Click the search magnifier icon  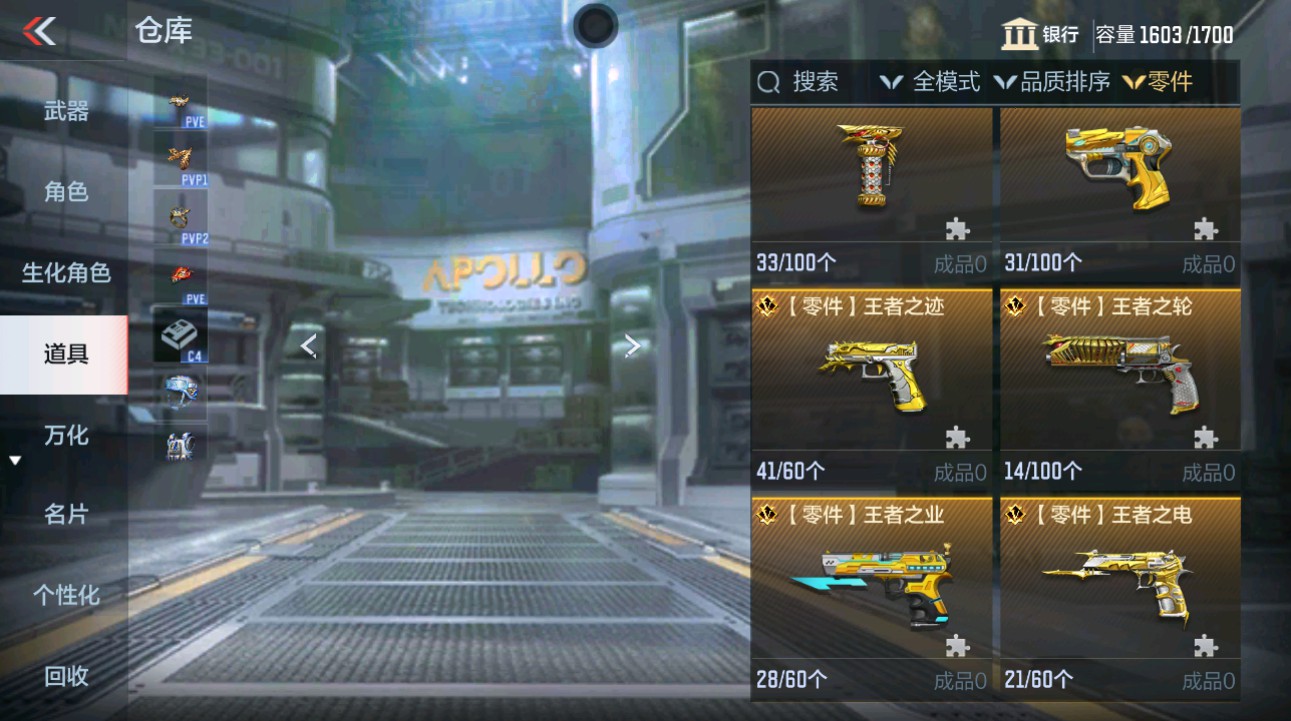point(768,82)
